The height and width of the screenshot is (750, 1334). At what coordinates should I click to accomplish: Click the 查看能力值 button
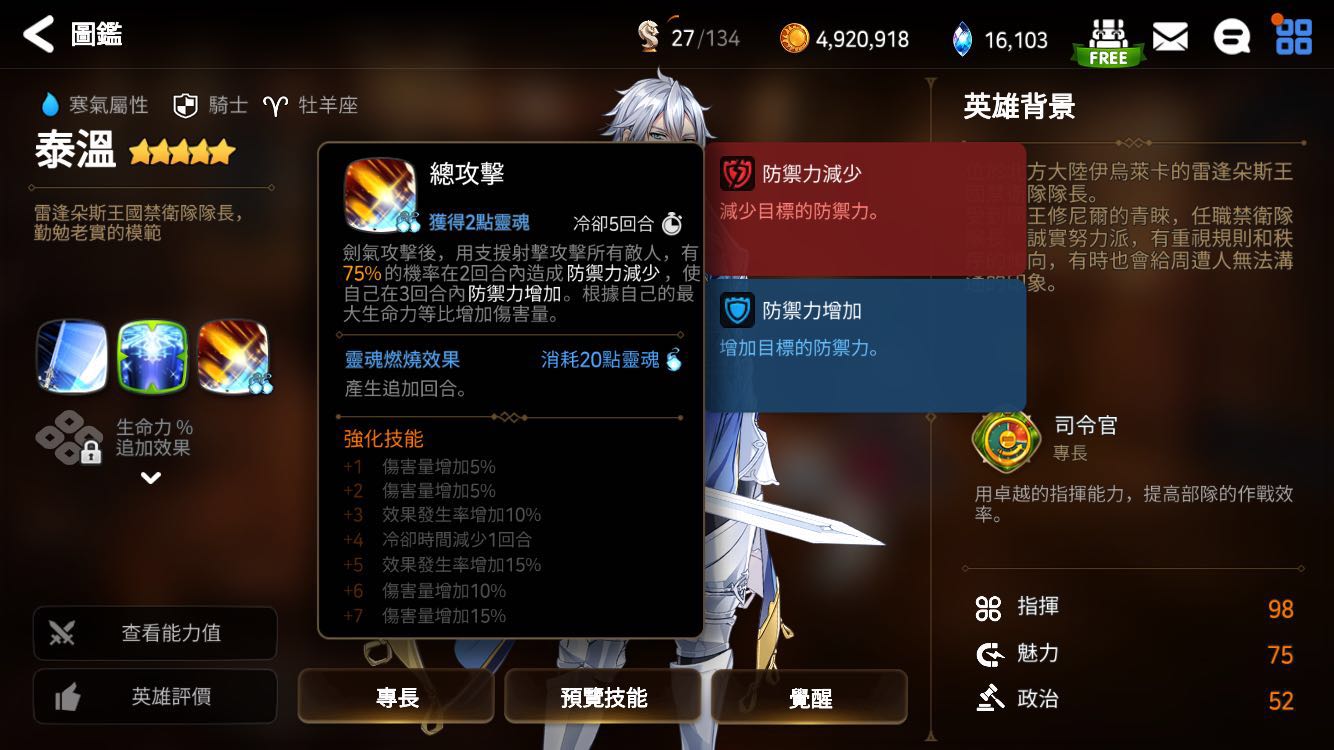tap(154, 633)
